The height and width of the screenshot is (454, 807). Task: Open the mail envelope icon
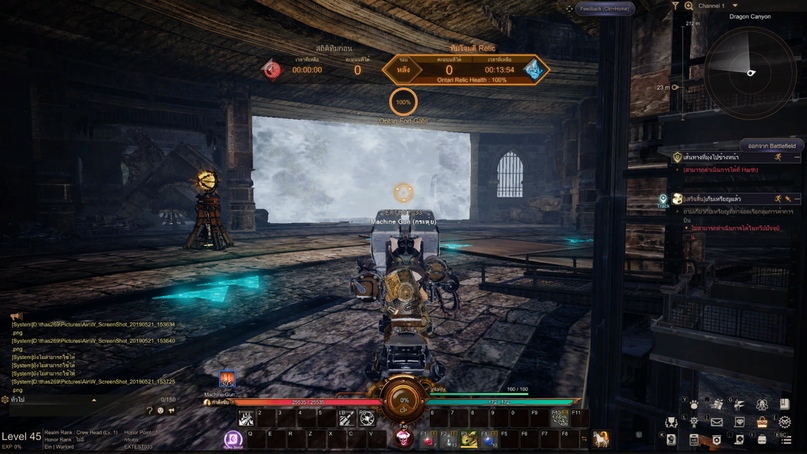pyautogui.click(x=717, y=422)
